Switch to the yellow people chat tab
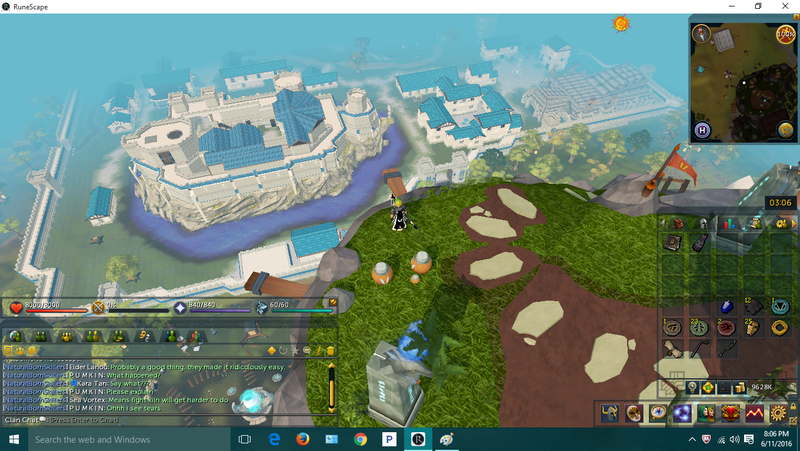This screenshot has height=451, width=800. (x=67, y=336)
